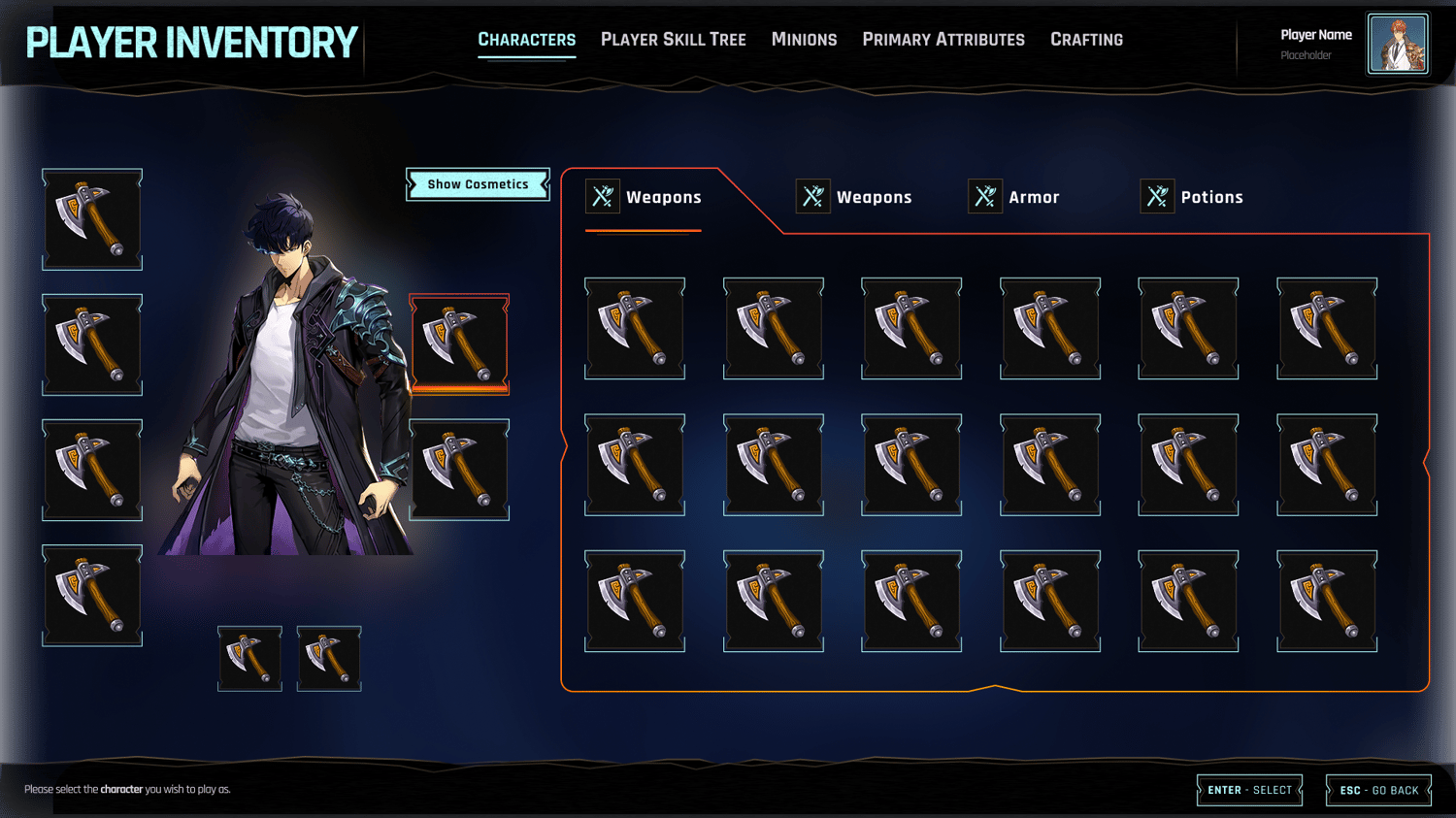Go back with the Esc button
This screenshot has width=1456, height=818.
pyautogui.click(x=1378, y=790)
